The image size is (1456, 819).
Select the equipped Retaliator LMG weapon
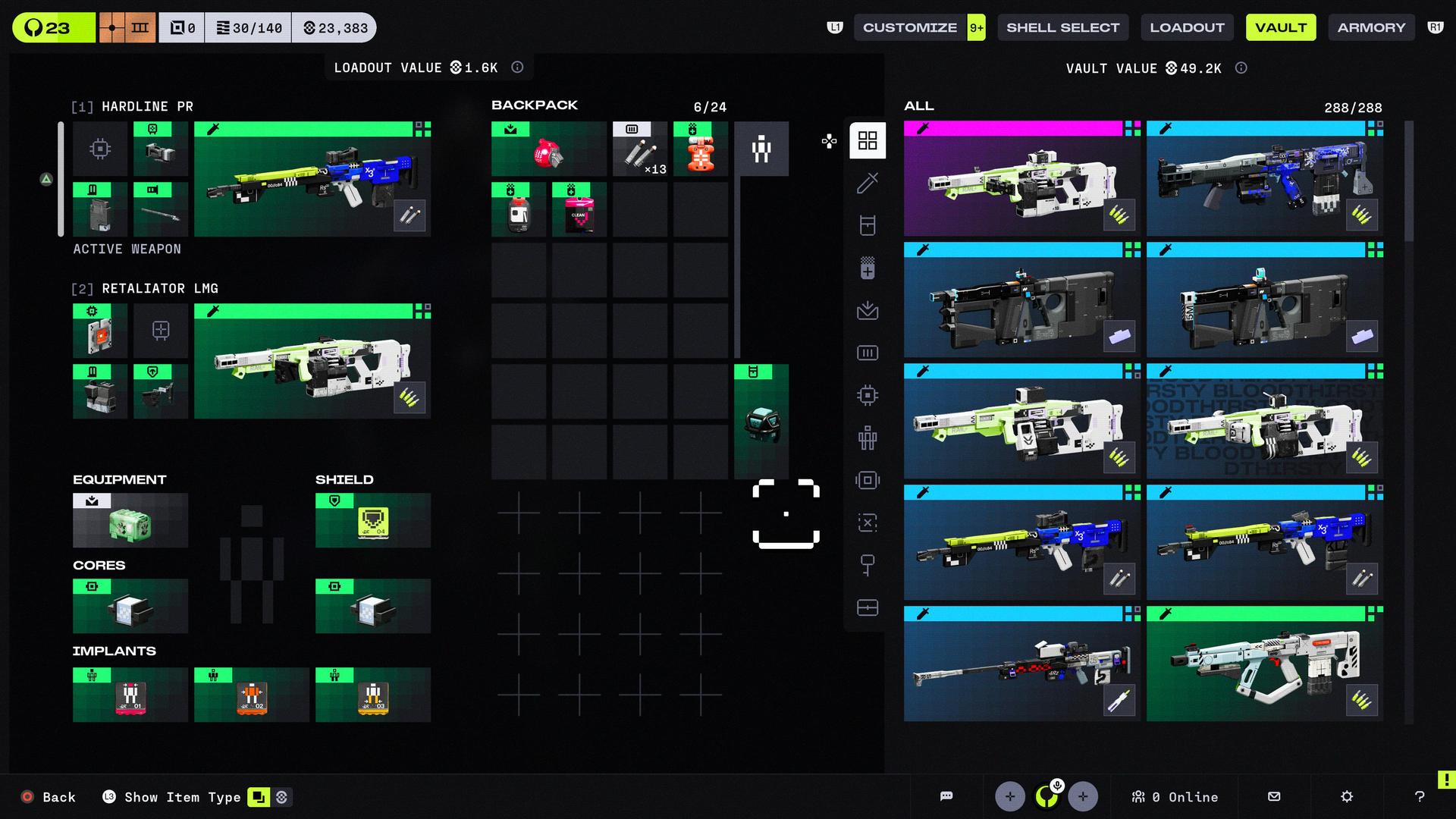coord(312,362)
